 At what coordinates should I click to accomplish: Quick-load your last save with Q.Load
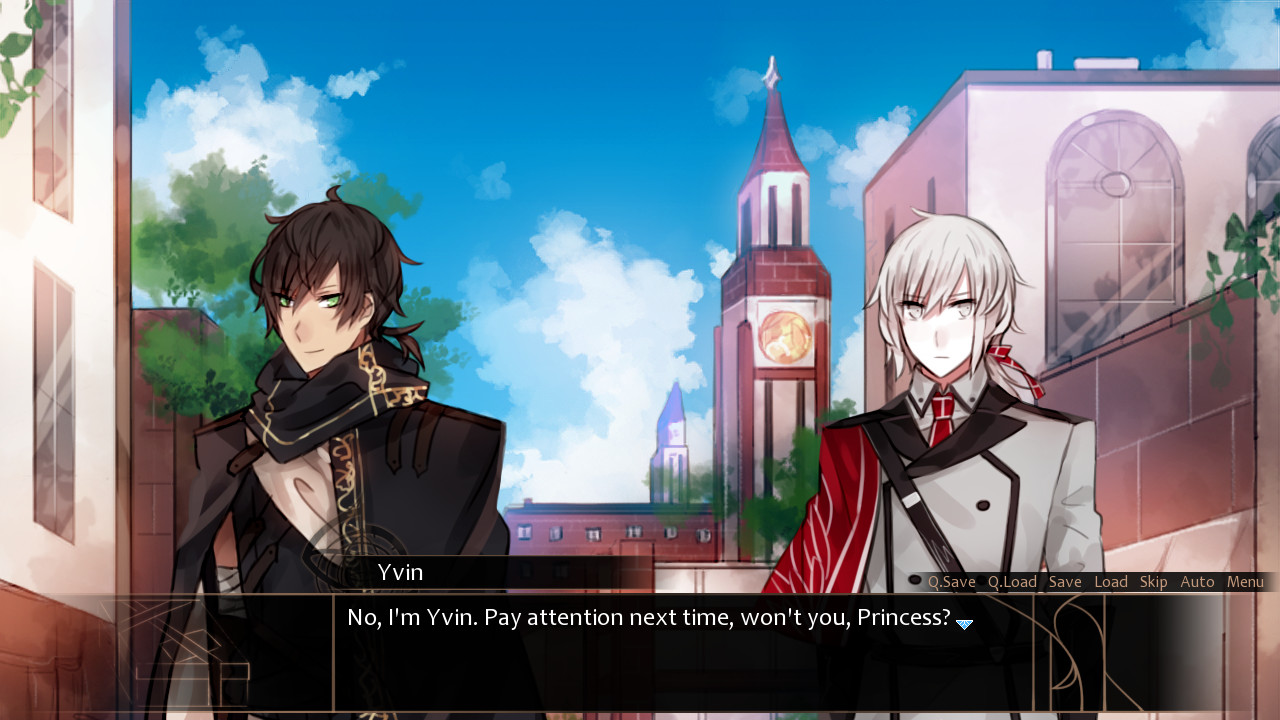(x=1012, y=581)
